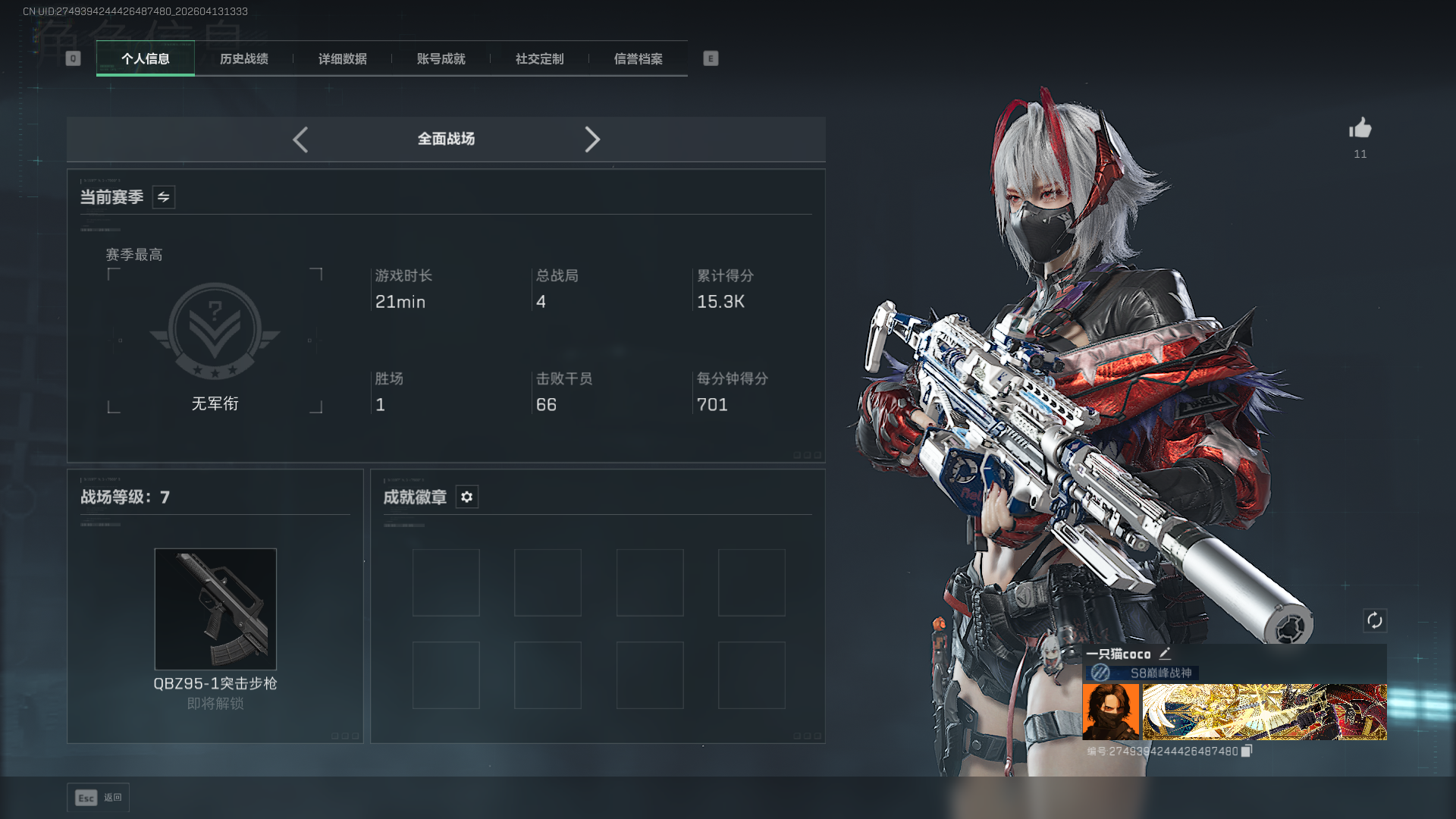Click the right arrow beside 全面战场
Screen dimensions: 1456x819
click(x=592, y=140)
